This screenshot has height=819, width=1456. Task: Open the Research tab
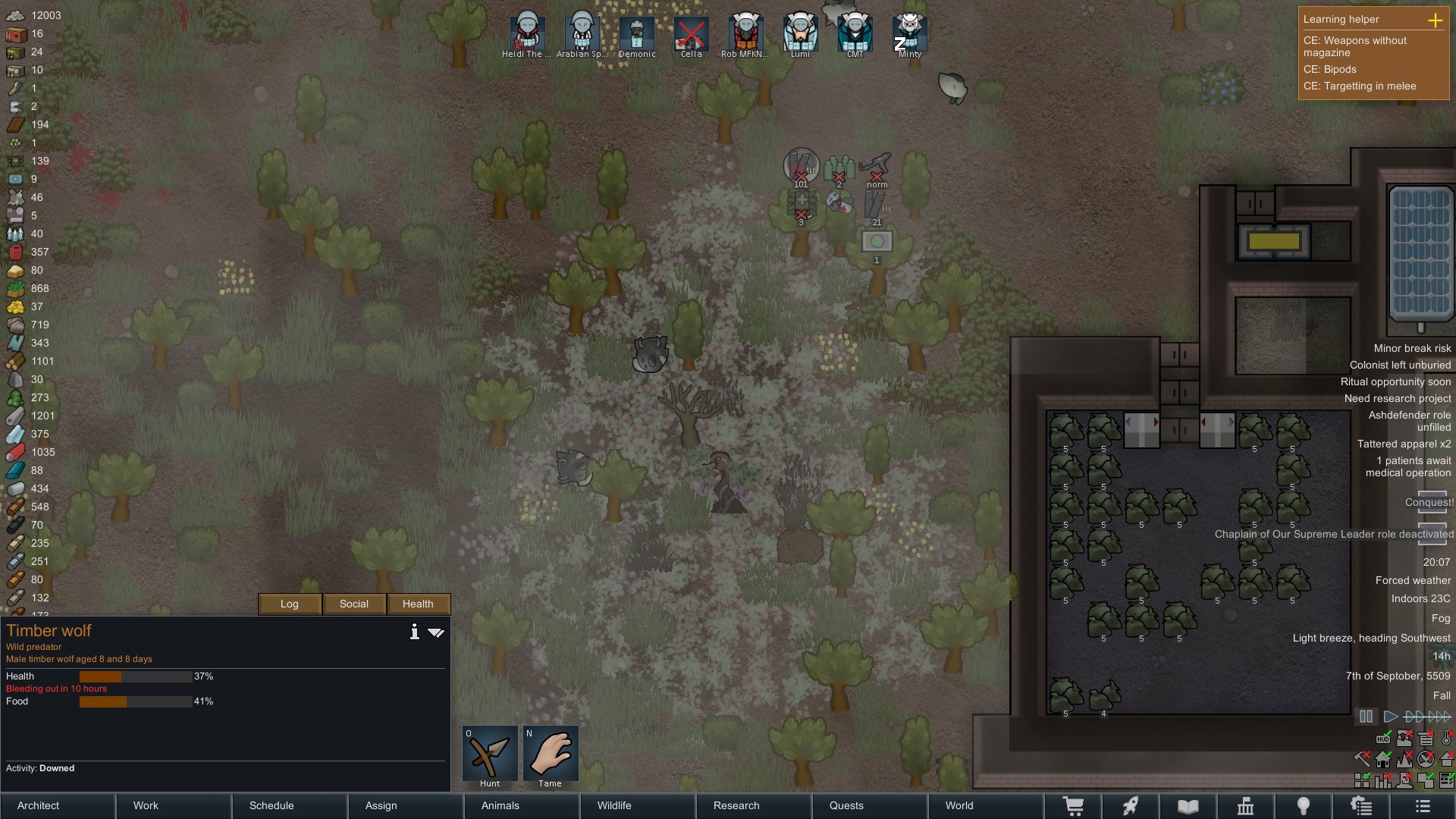click(753, 805)
